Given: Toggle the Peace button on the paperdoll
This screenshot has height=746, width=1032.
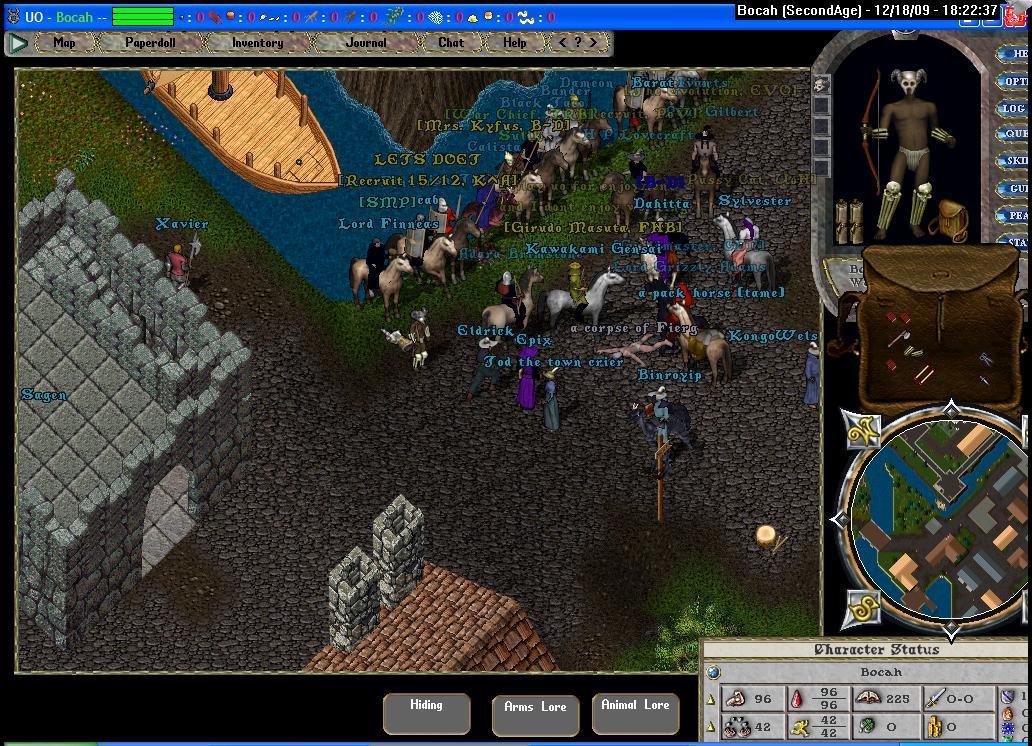Looking at the screenshot, I should (1016, 215).
